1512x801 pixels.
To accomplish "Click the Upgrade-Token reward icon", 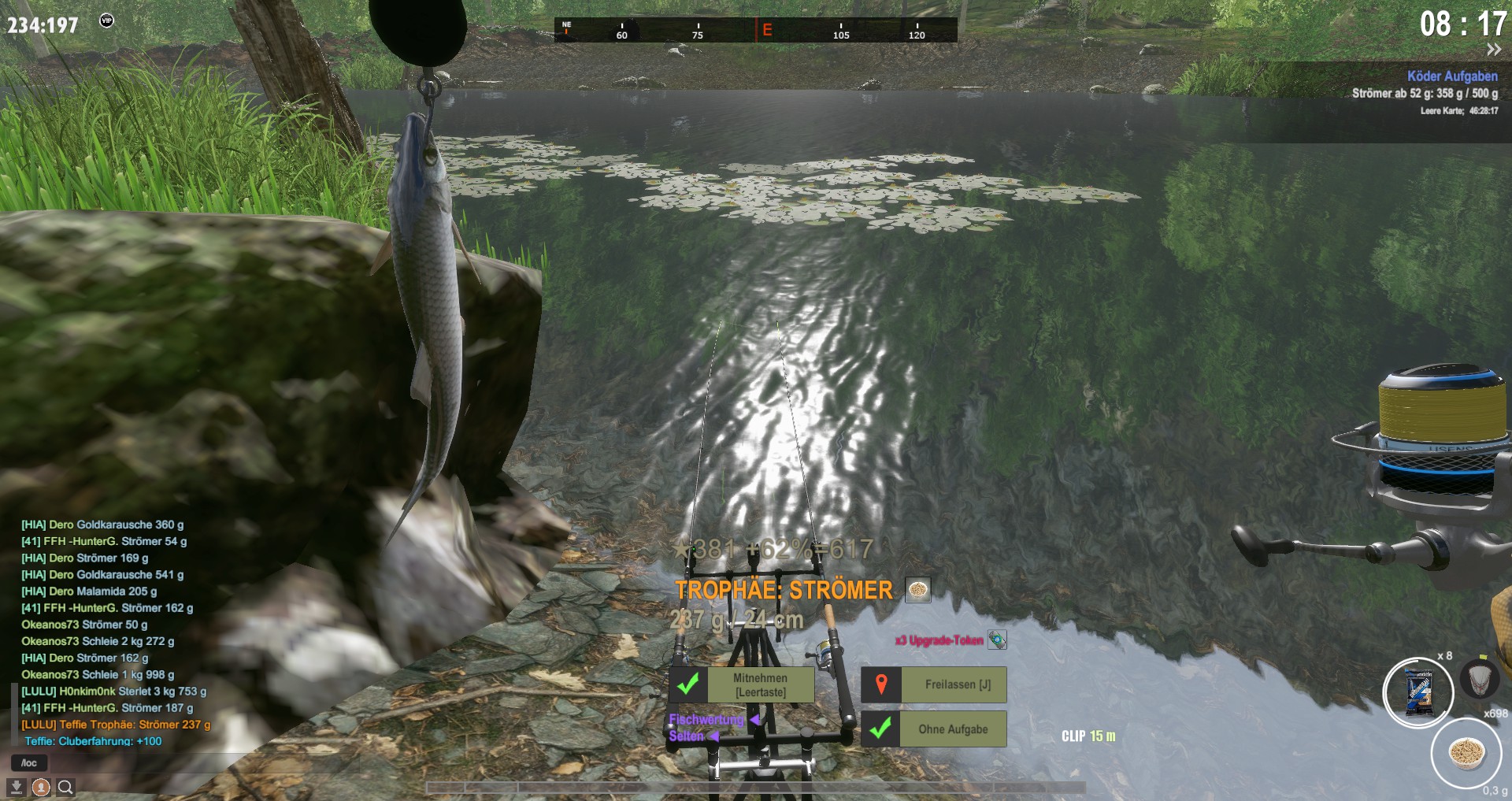I will click(997, 640).
